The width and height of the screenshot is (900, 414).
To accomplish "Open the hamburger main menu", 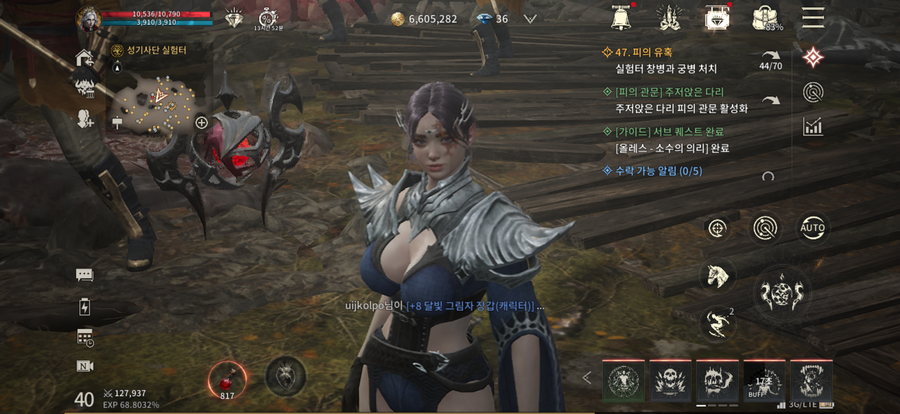I will (813, 16).
